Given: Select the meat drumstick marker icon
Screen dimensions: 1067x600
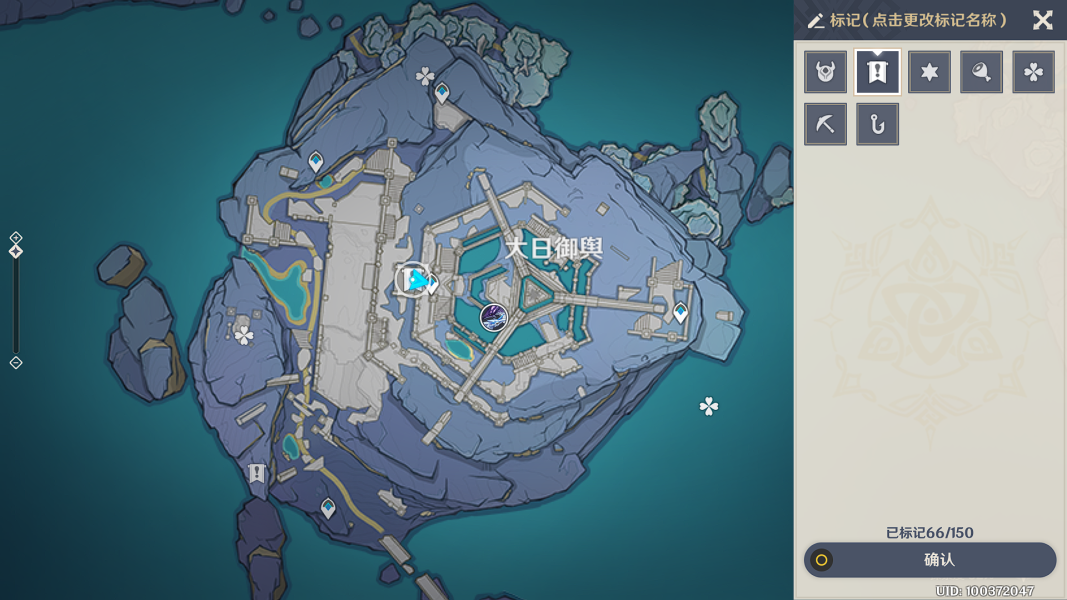Looking at the screenshot, I should click(x=982, y=72).
